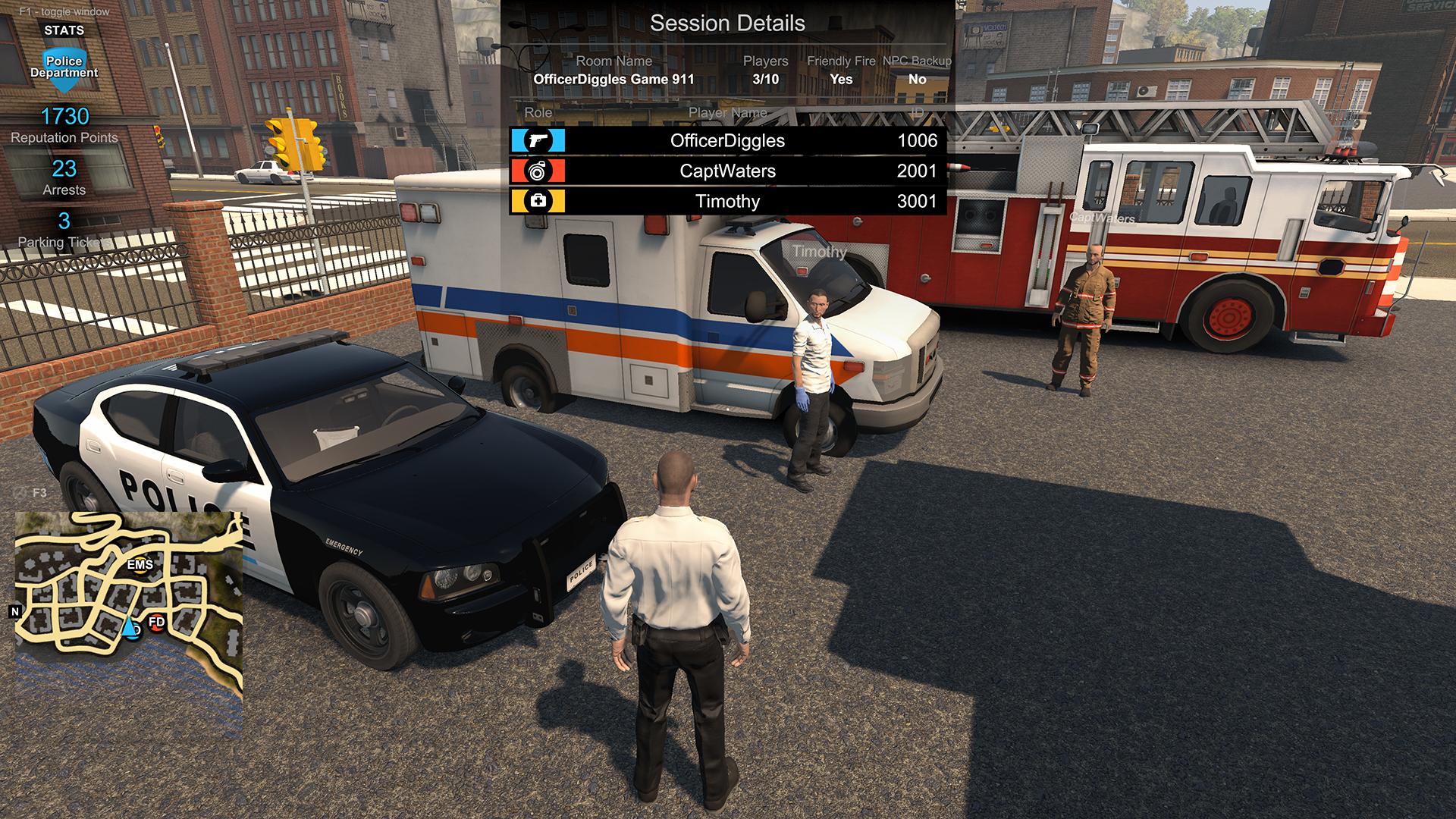This screenshot has height=819, width=1456.
Task: Open the city minimap
Action: tap(129, 603)
